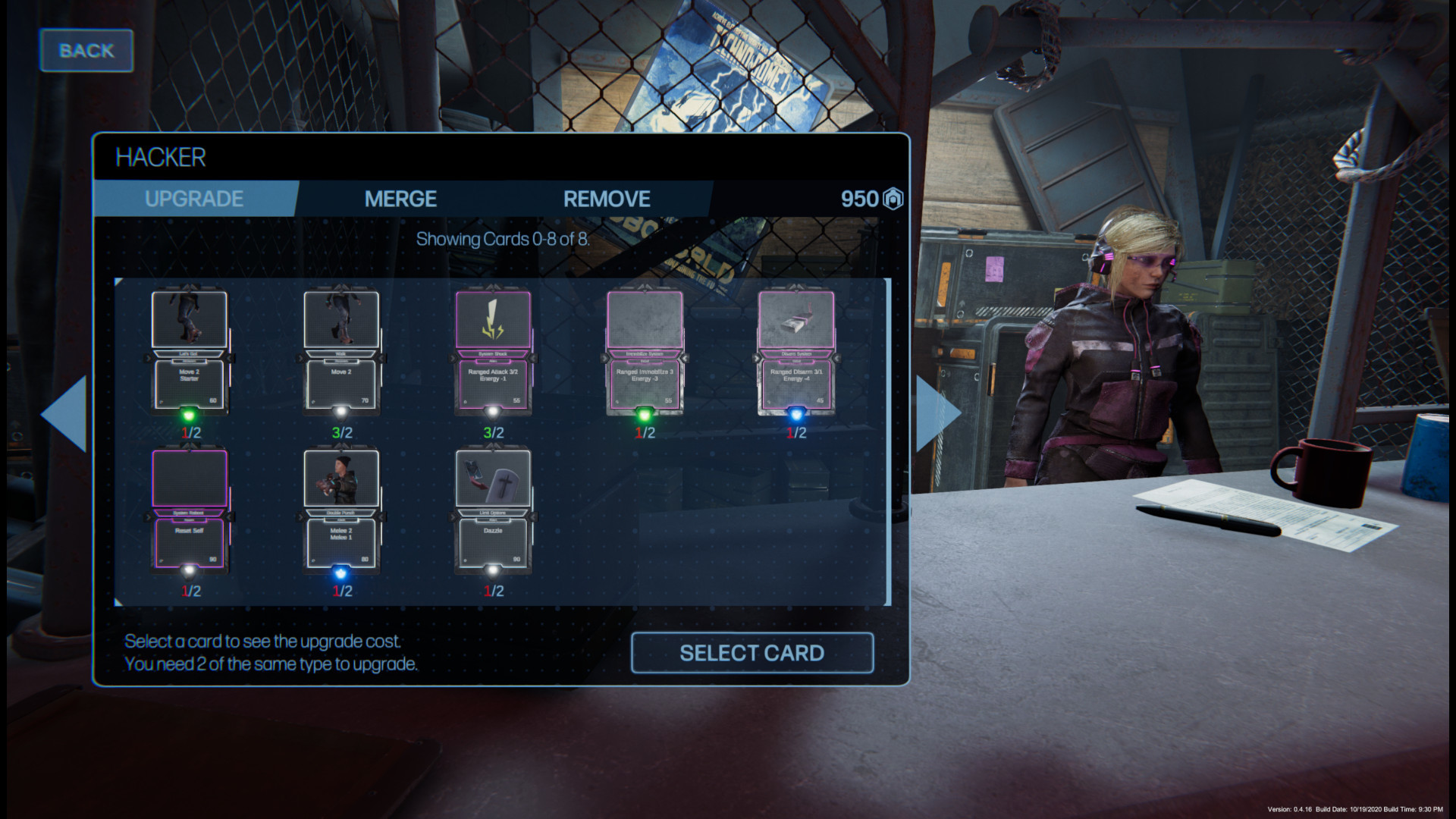This screenshot has width=1456, height=819.
Task: Confirm with the SELECT CARD button
Action: (752, 653)
